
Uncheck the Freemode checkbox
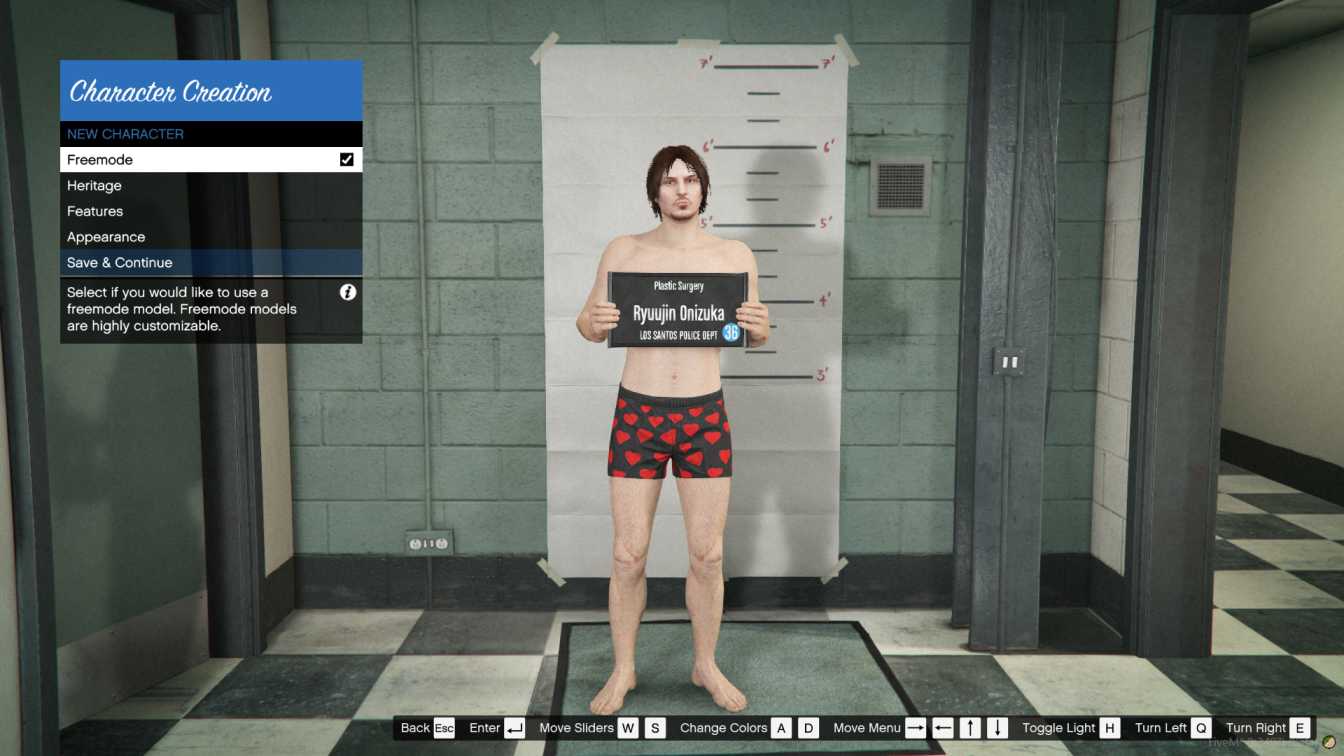(x=347, y=159)
